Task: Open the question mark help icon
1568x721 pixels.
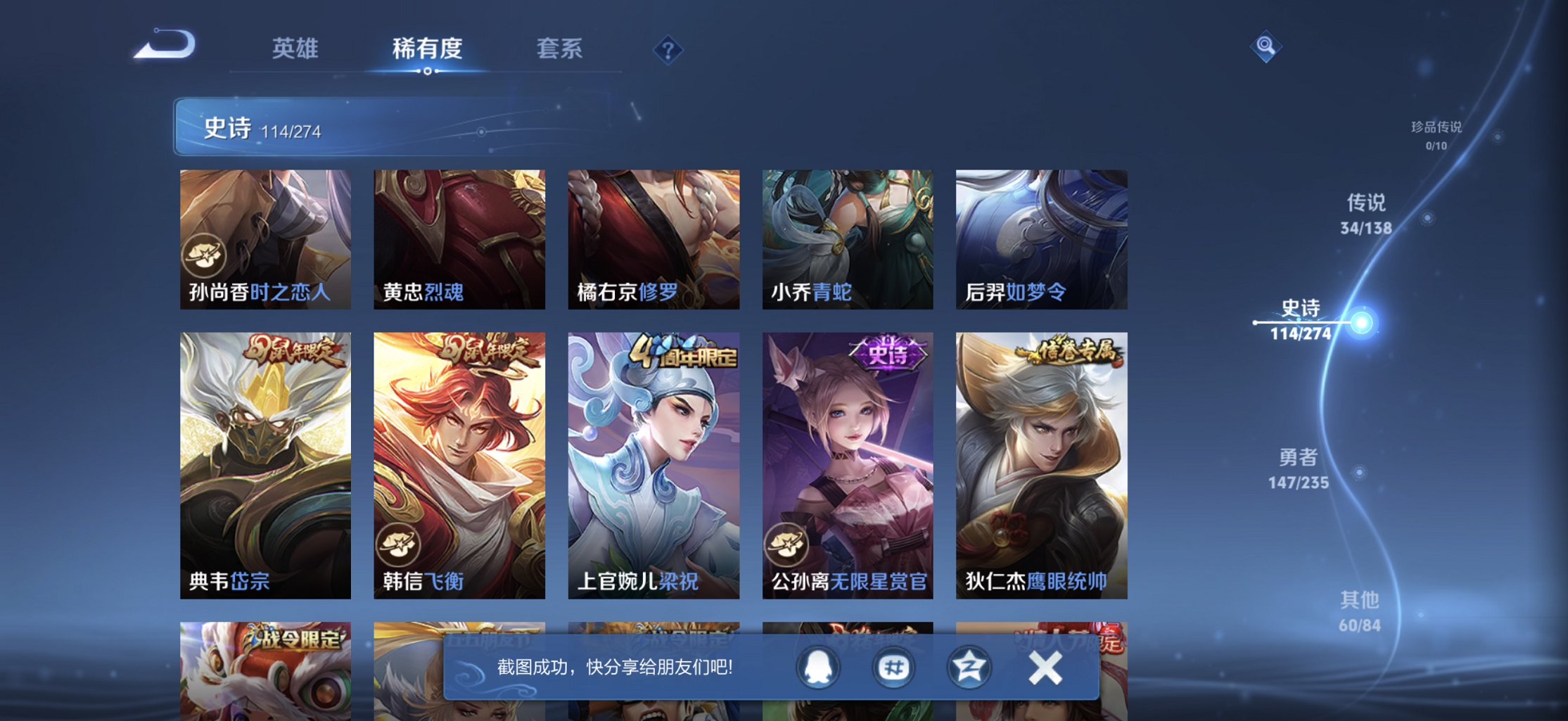Action: [x=667, y=49]
